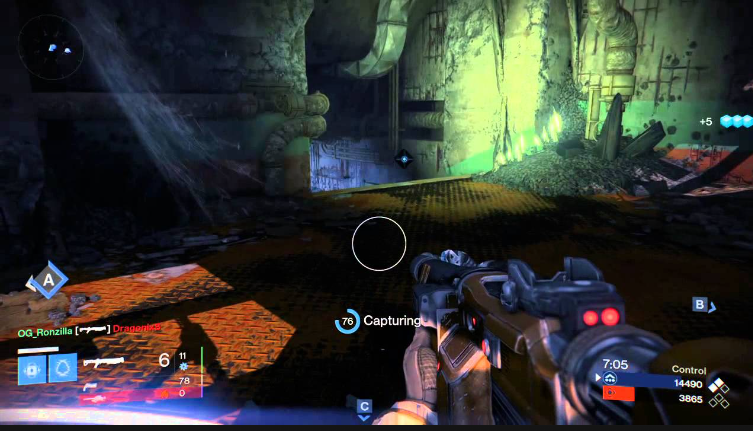The image size is (753, 431).
Task: Activate the grenade ability icon
Action: click(x=32, y=368)
